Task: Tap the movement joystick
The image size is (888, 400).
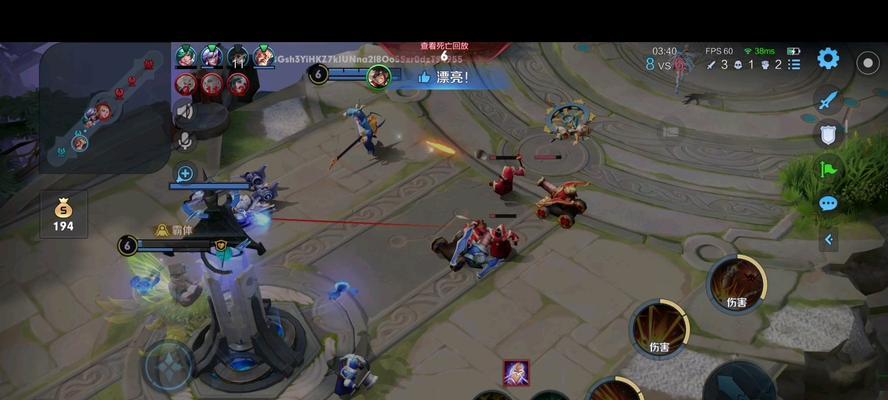Action: (168, 365)
